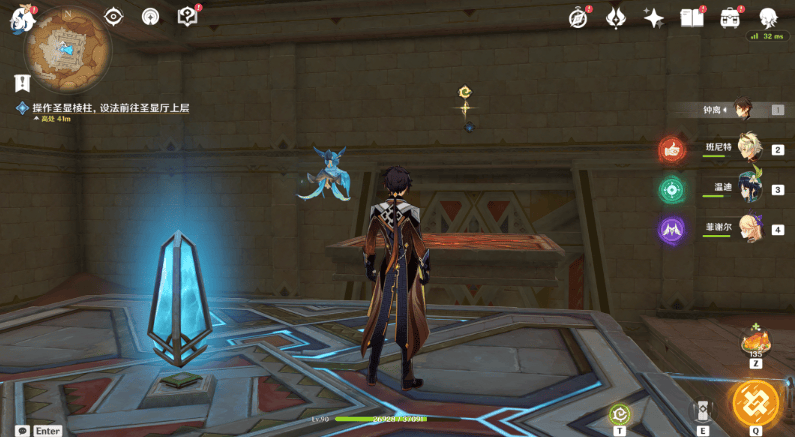Open the chat box speech bubble
The height and width of the screenshot is (437, 795).
point(22,430)
